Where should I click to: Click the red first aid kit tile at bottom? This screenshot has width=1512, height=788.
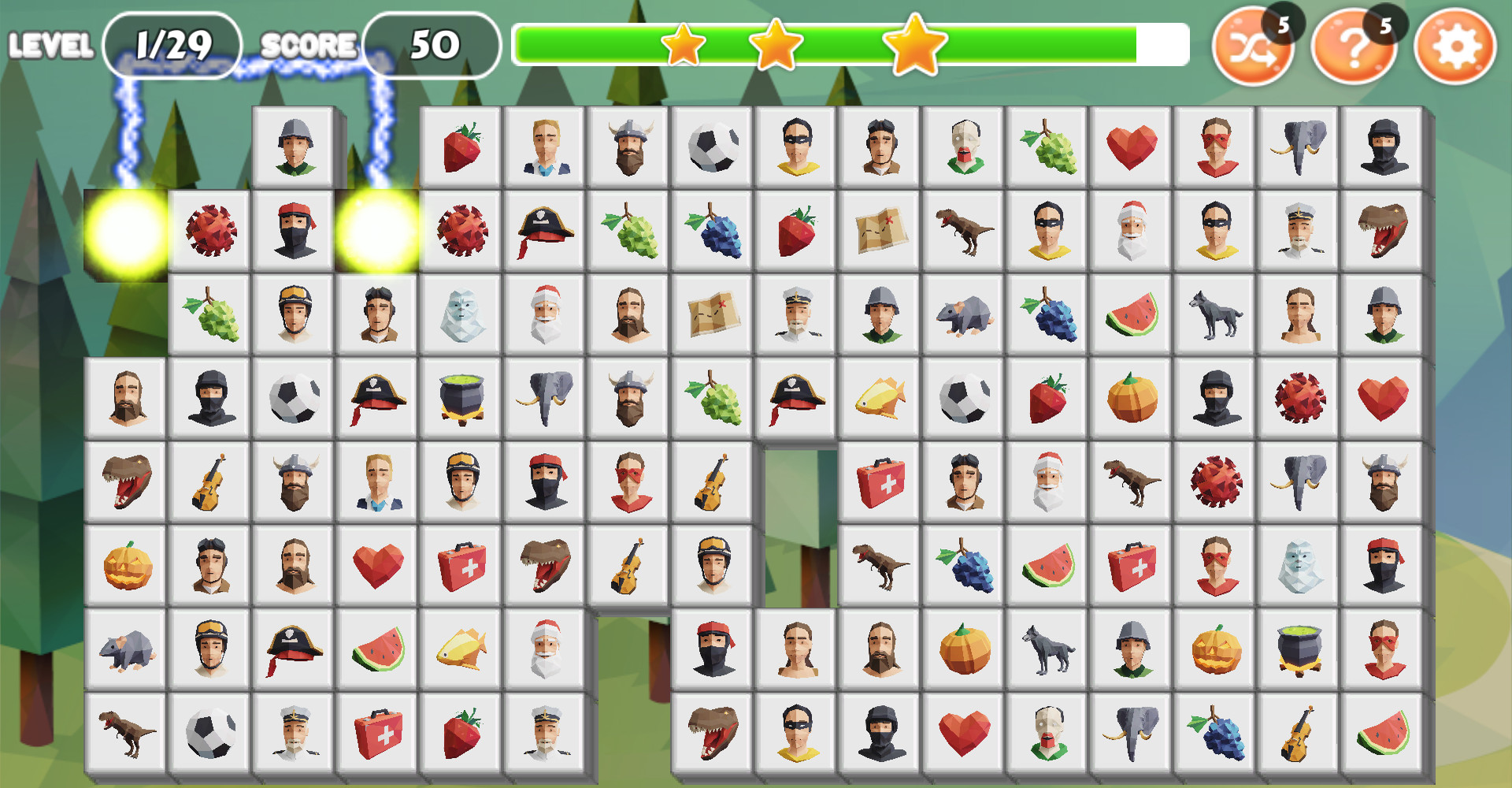(378, 733)
